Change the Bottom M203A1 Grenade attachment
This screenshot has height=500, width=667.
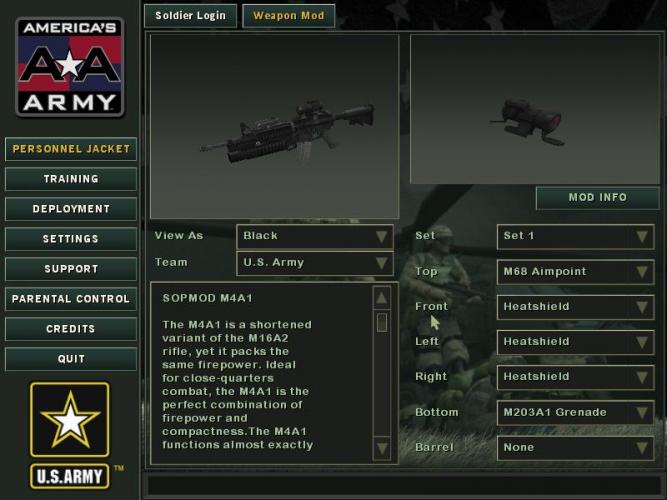tap(576, 412)
